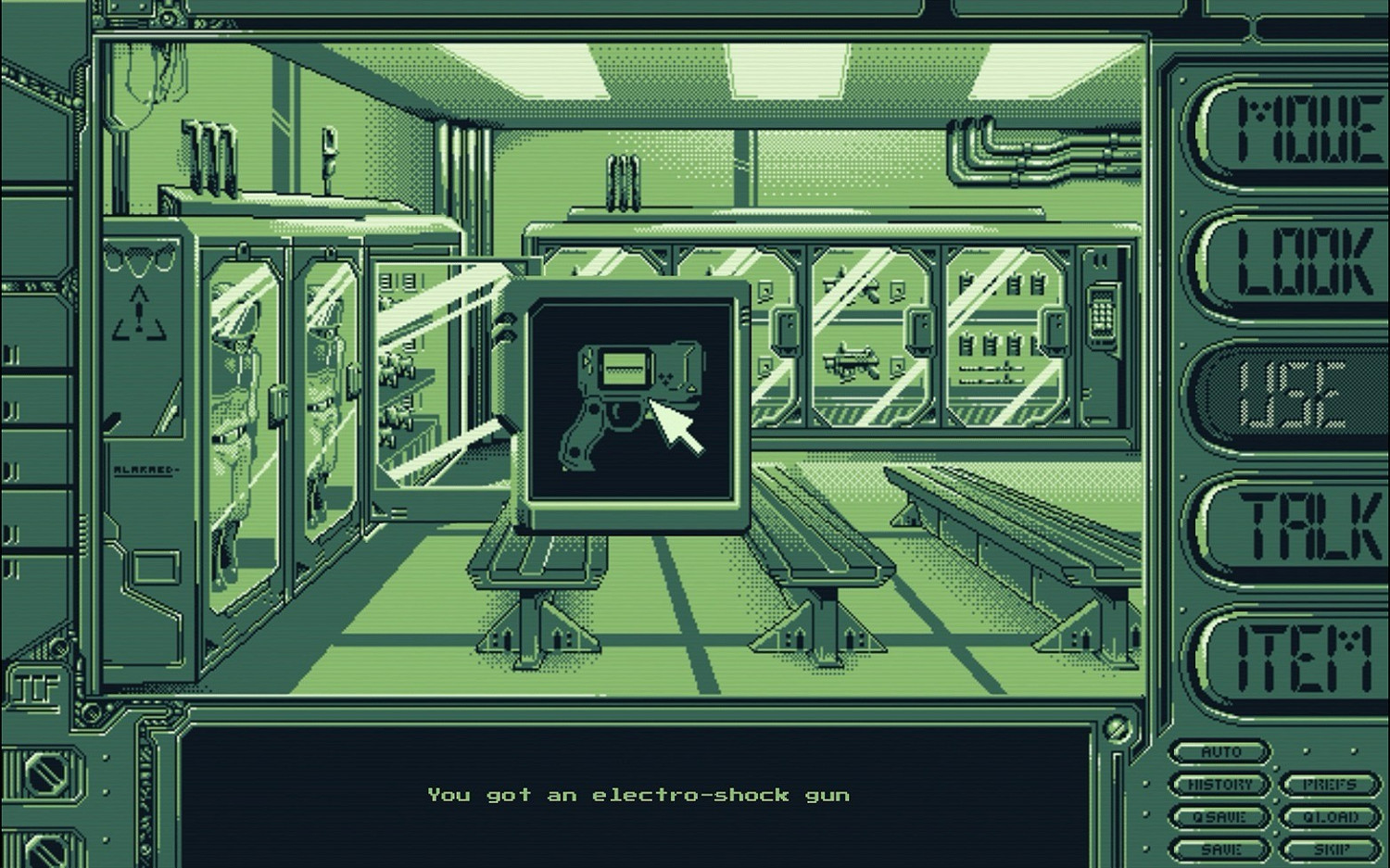Select the rifle inside the weapons cabinet

click(853, 361)
